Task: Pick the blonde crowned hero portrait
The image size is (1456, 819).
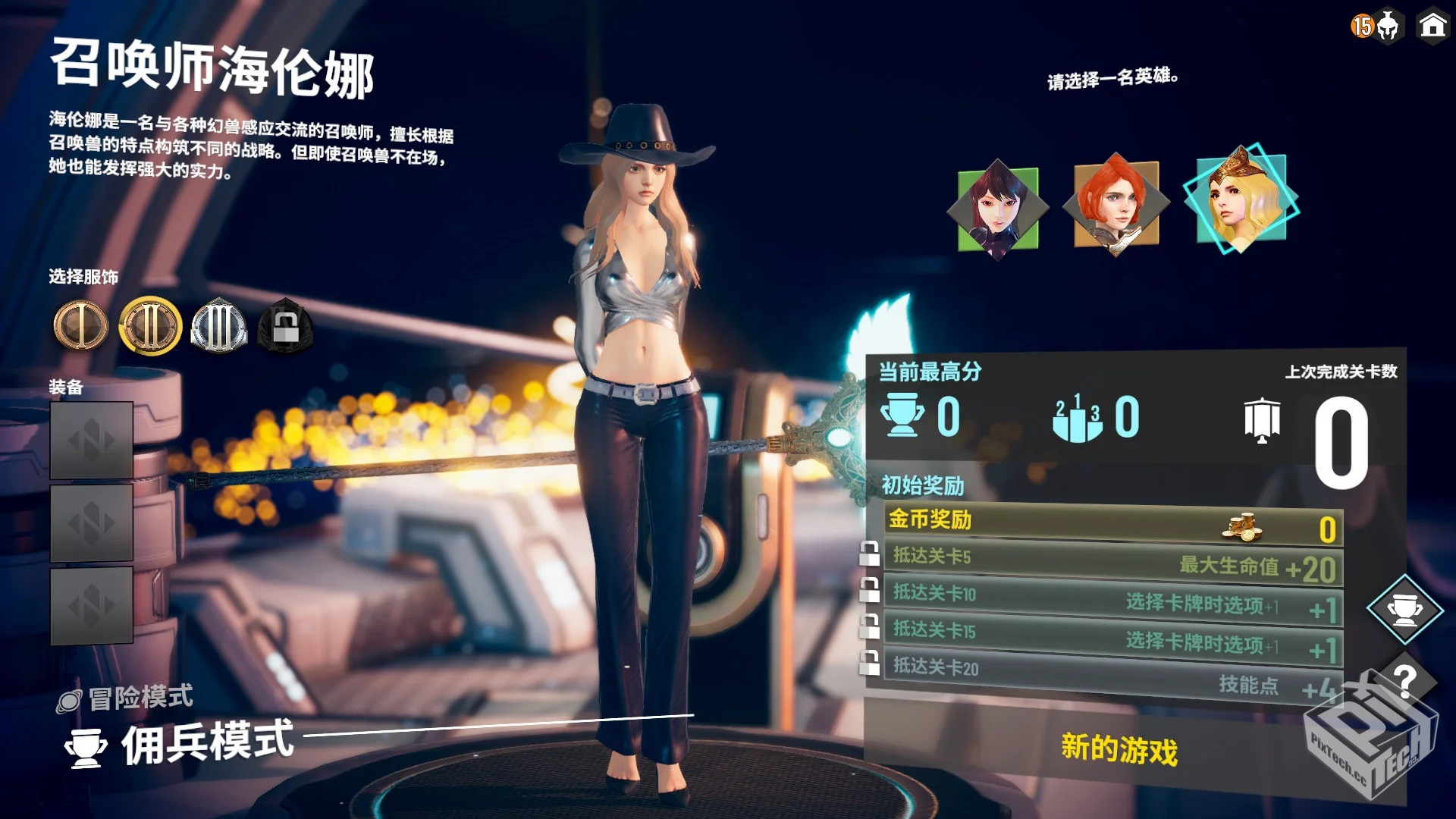Action: [x=1241, y=199]
